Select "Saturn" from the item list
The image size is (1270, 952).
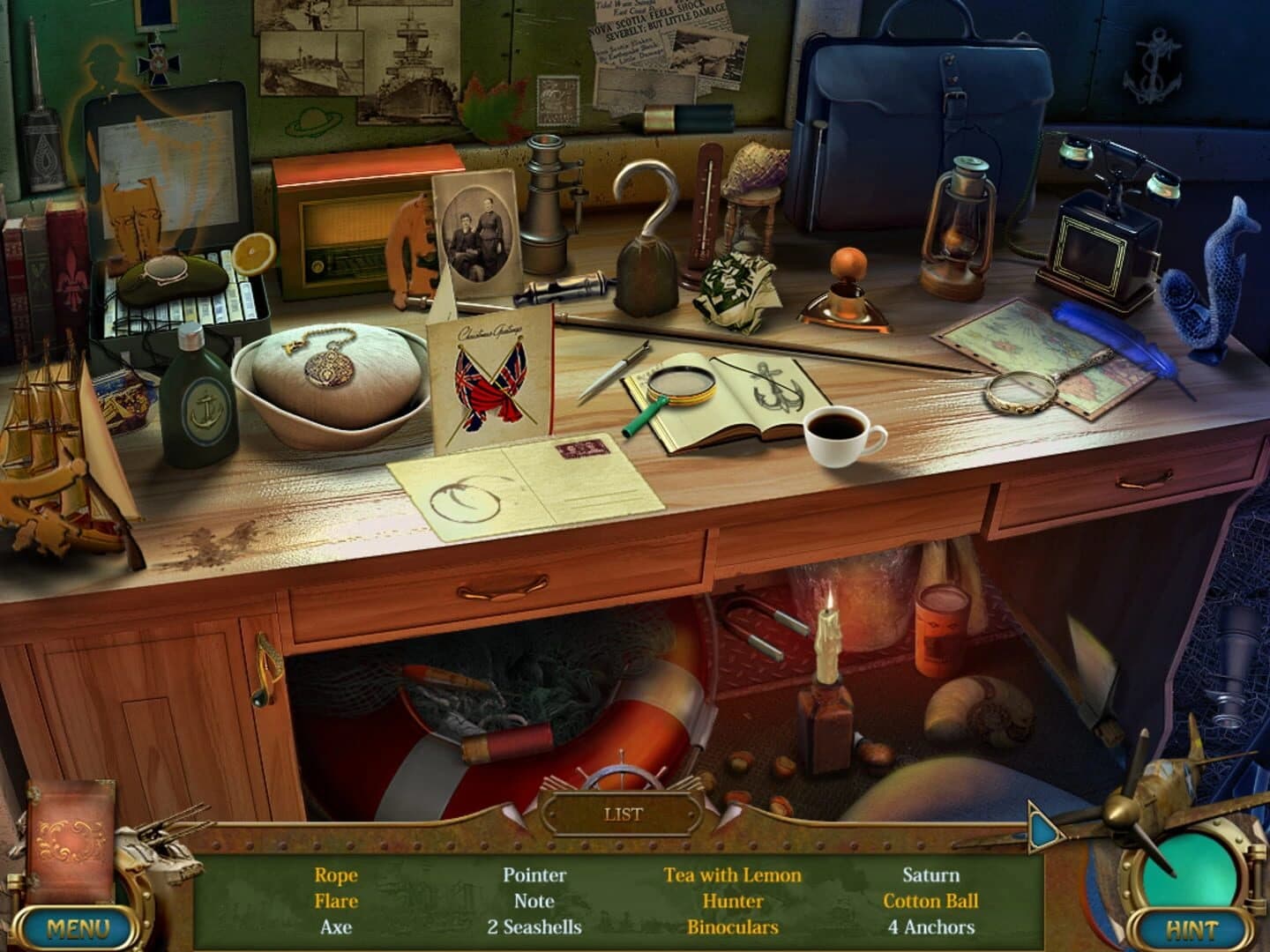[930, 876]
